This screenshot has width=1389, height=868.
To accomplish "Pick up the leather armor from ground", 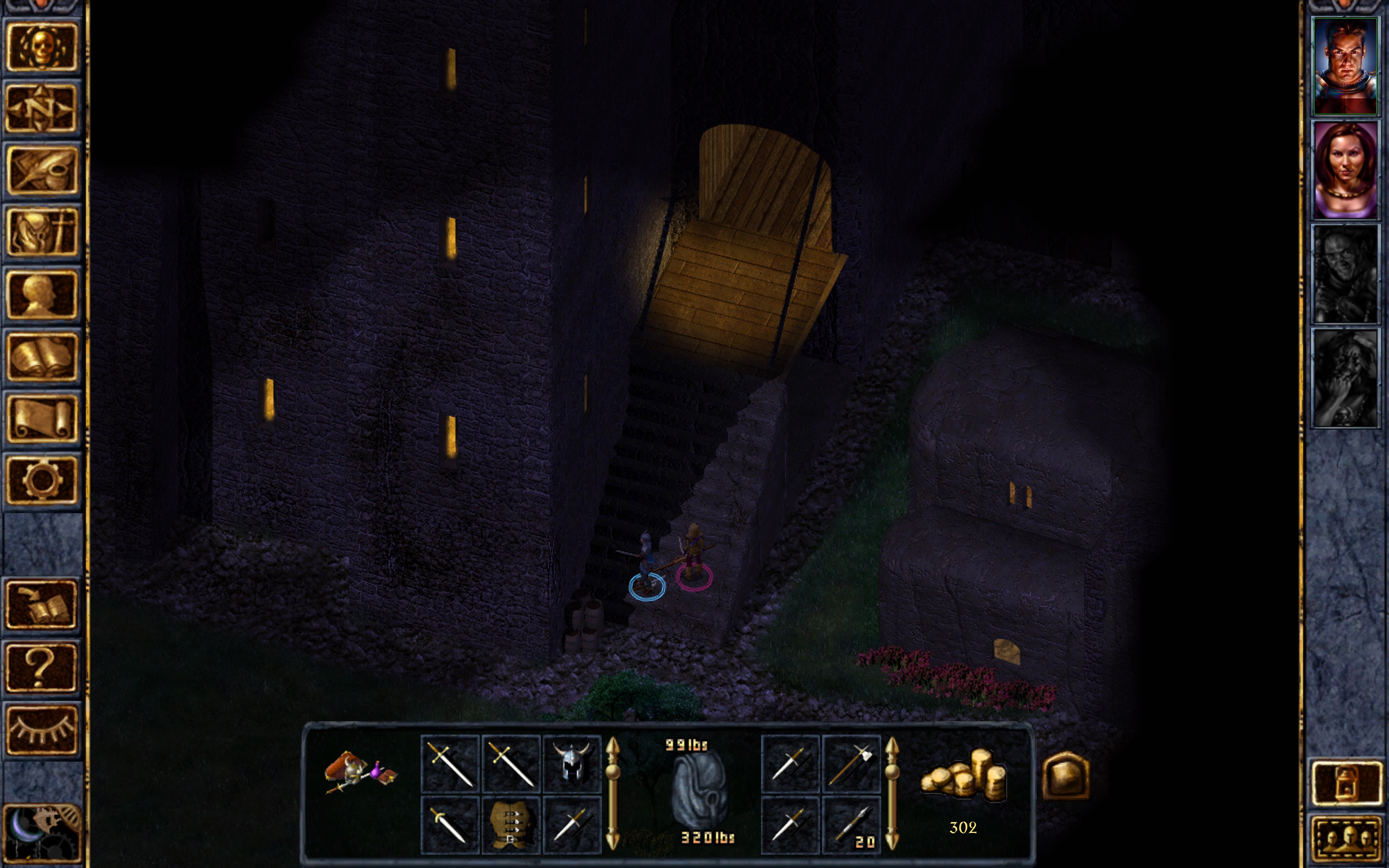I will [x=510, y=824].
